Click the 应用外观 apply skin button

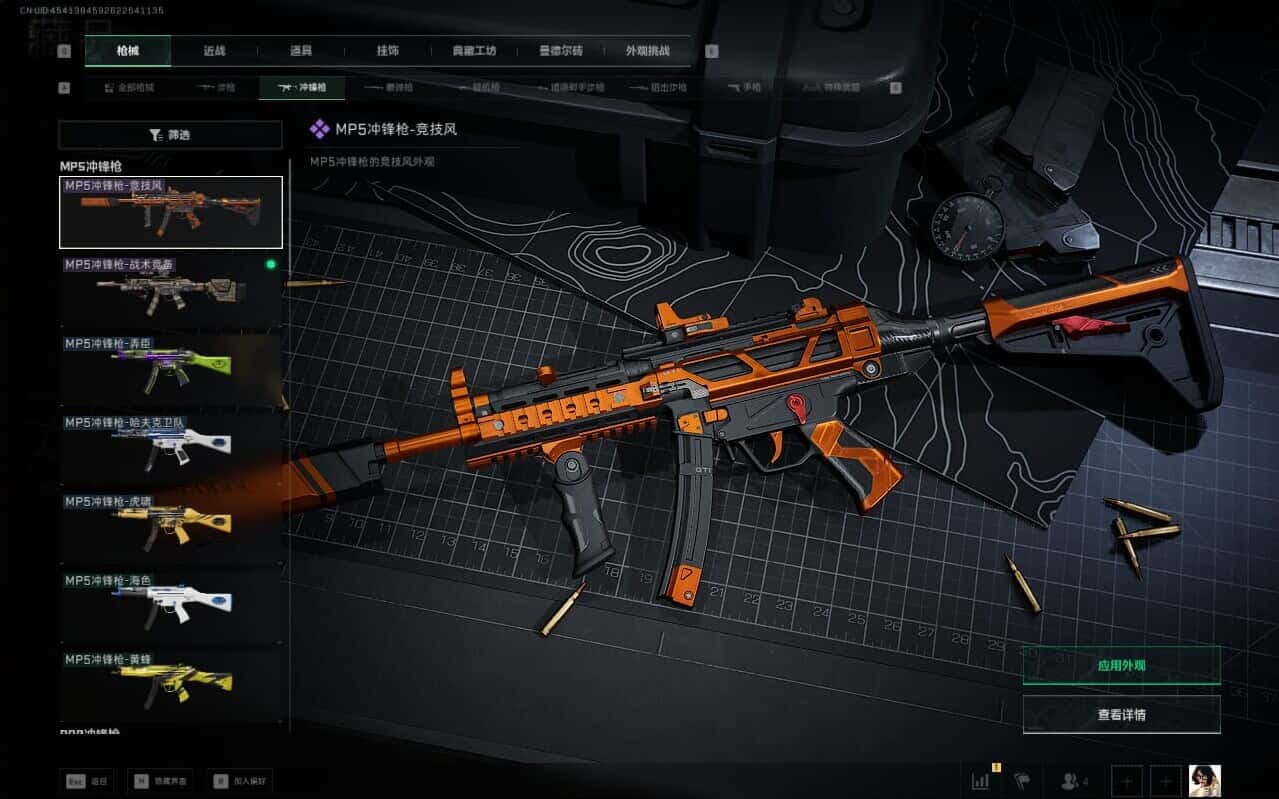coord(1121,665)
